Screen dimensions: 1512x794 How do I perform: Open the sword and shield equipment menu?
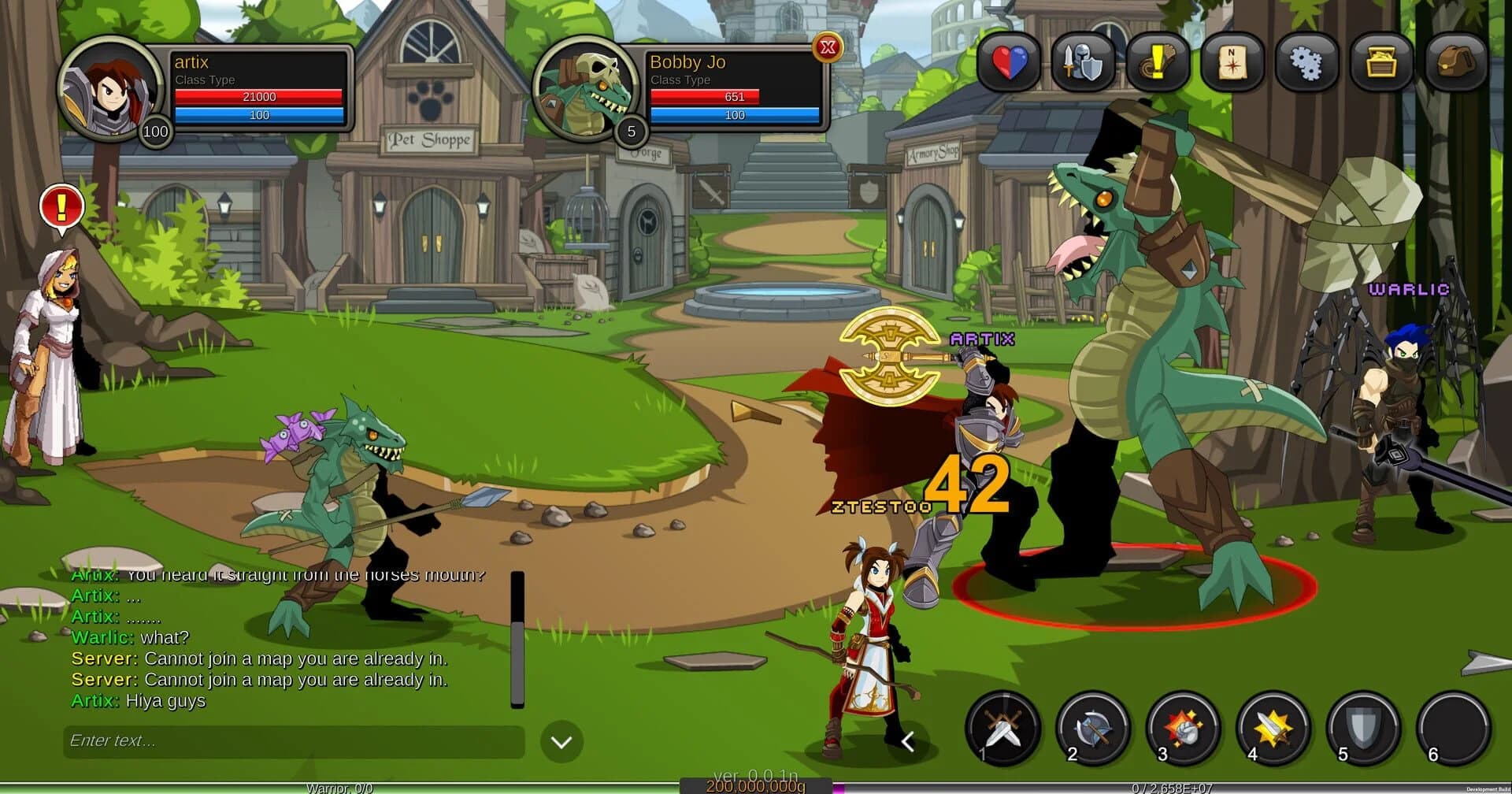(x=1083, y=63)
